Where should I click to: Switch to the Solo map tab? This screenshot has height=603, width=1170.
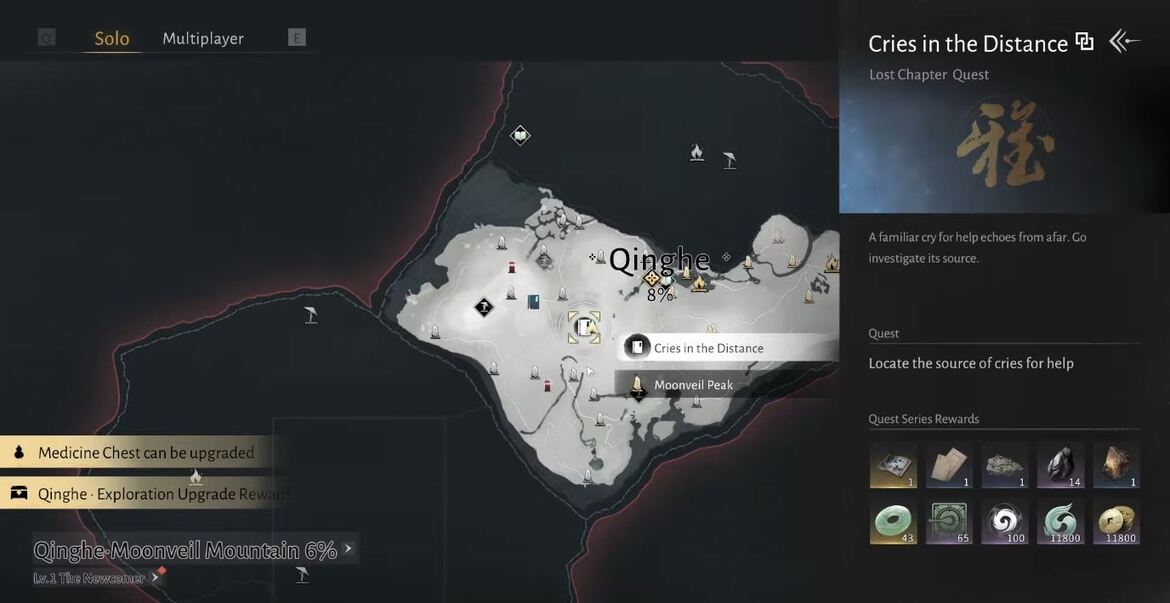pos(112,39)
